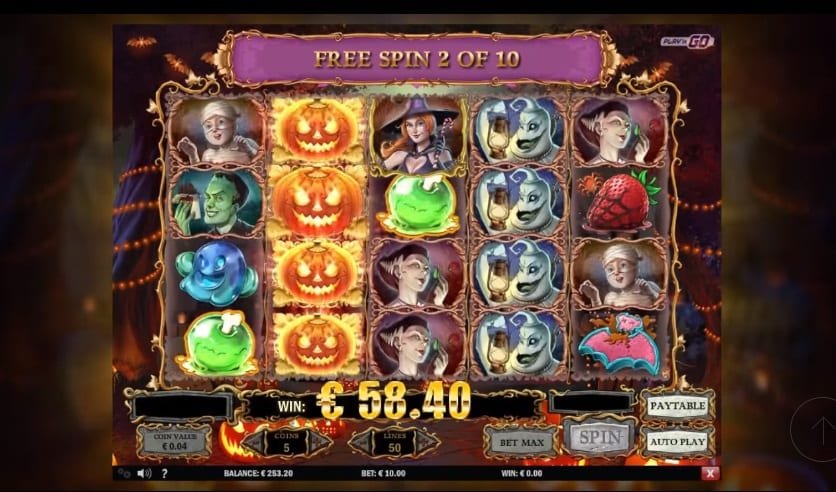Hit the Spin button
This screenshot has height=492, width=836.
pyautogui.click(x=598, y=437)
